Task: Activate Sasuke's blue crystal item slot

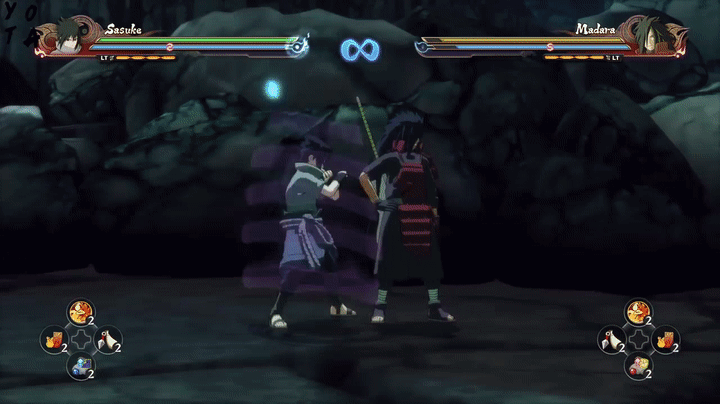Action: tap(80, 367)
